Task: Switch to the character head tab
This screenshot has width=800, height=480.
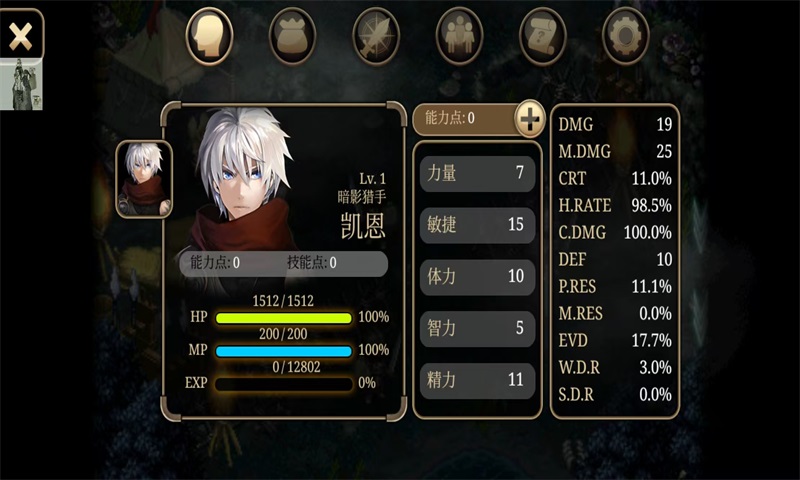Action: point(209,36)
